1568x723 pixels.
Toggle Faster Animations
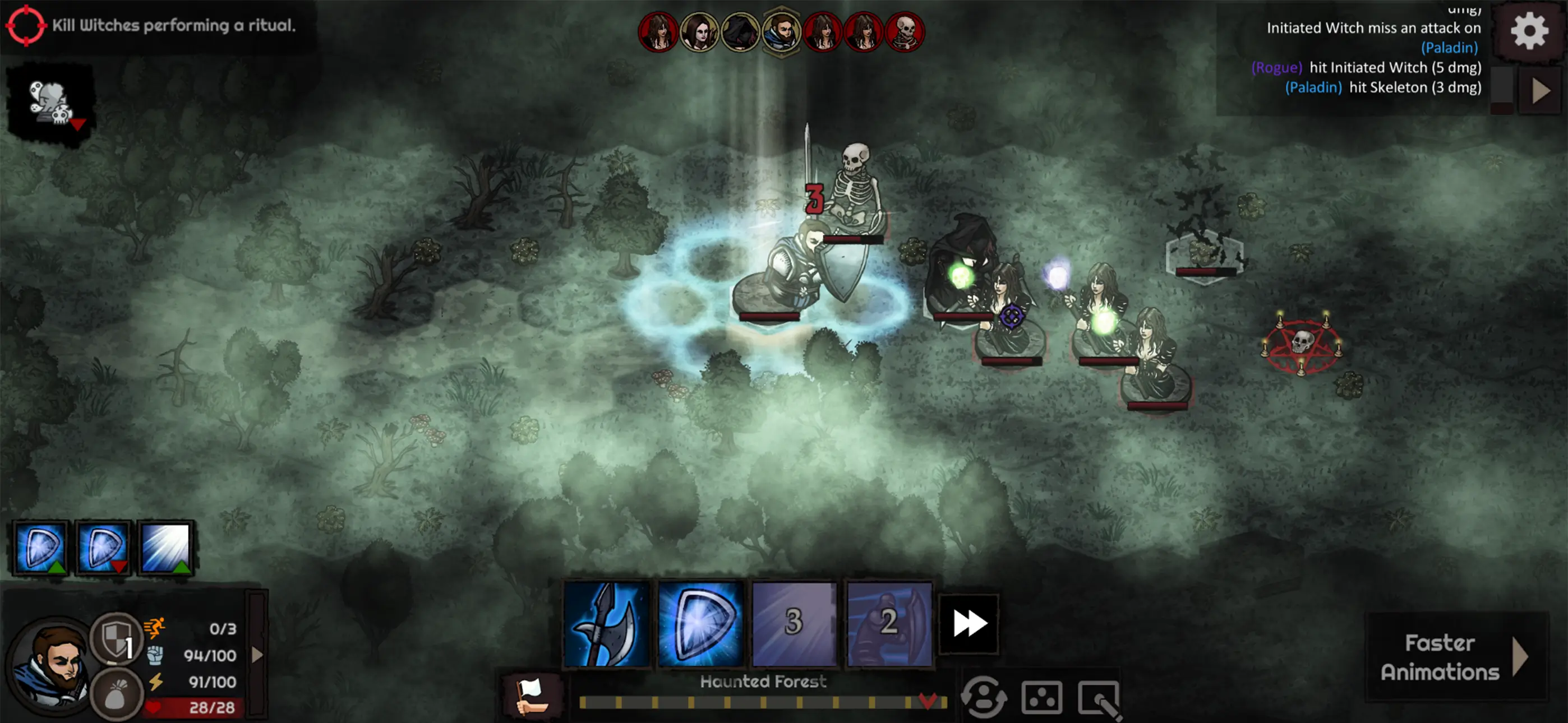[1455, 657]
